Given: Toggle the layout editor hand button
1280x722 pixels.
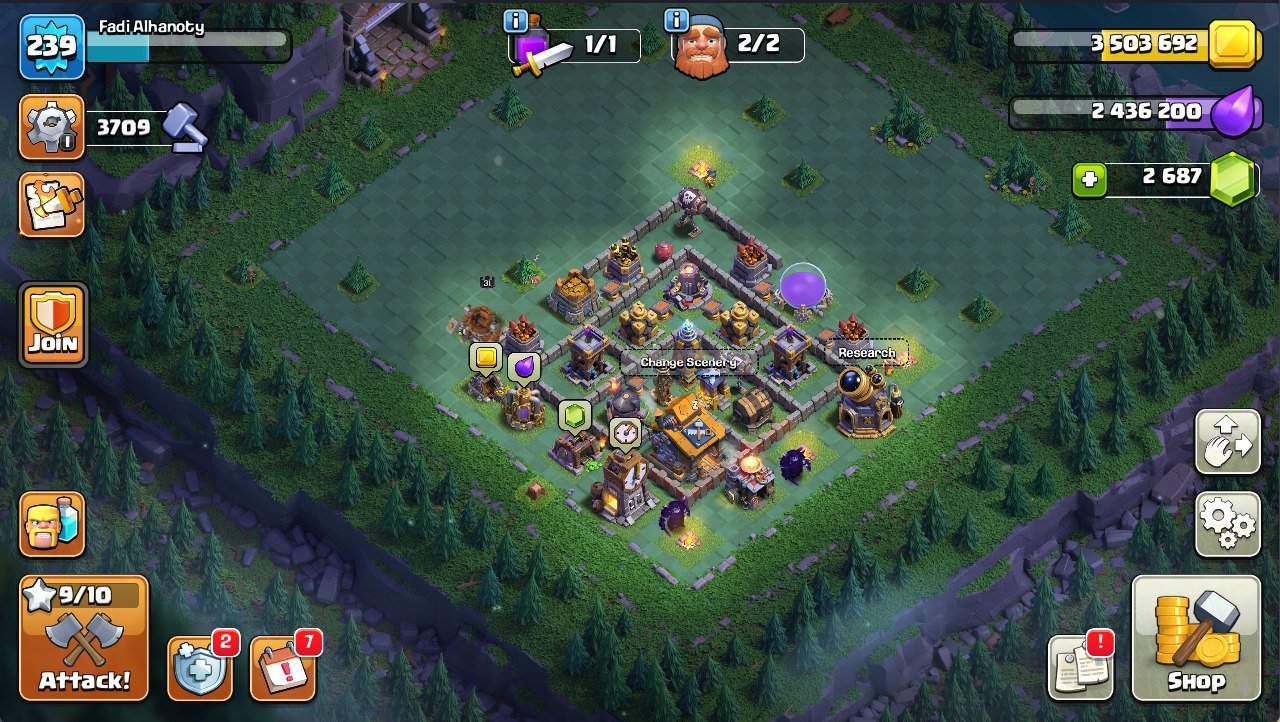Looking at the screenshot, I should click(x=1227, y=441).
